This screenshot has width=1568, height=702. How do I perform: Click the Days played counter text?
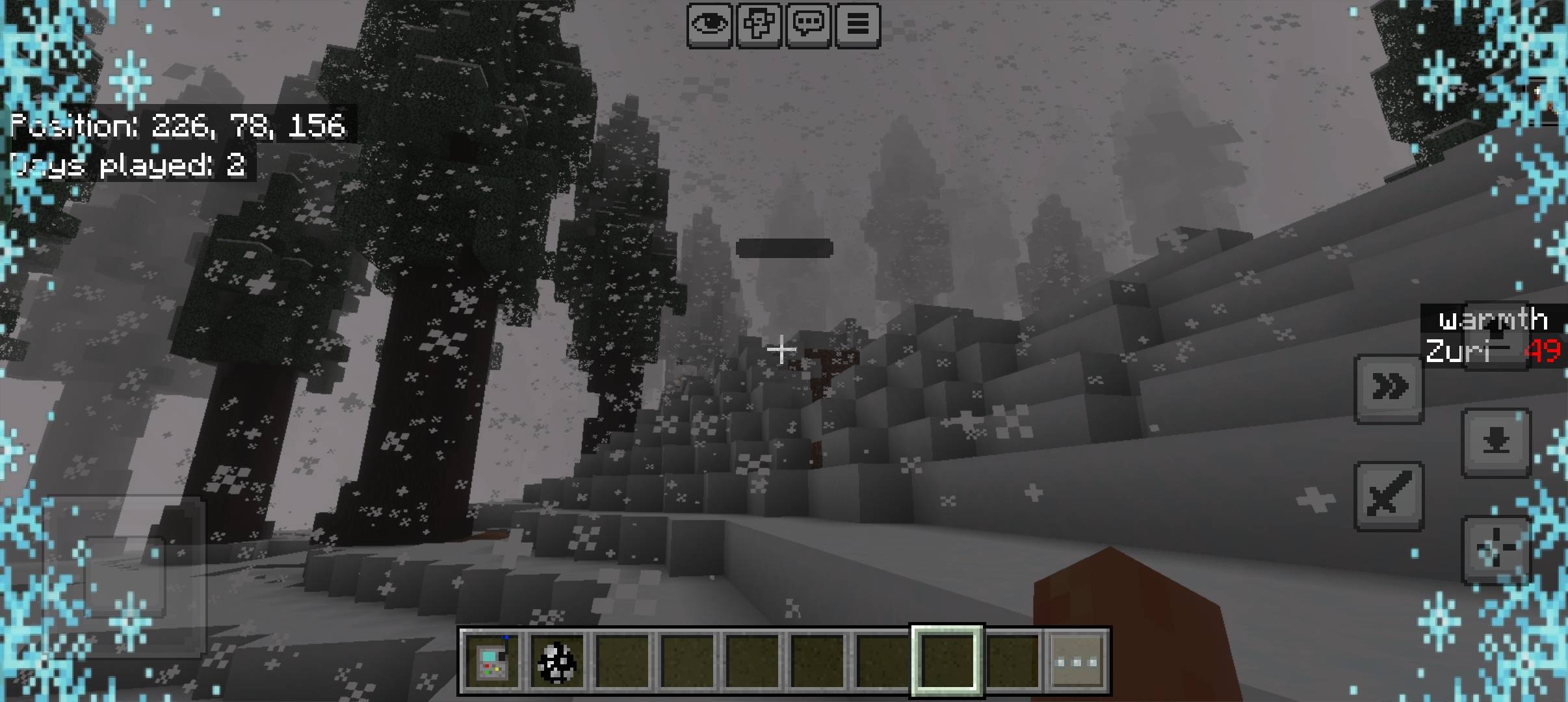128,166
